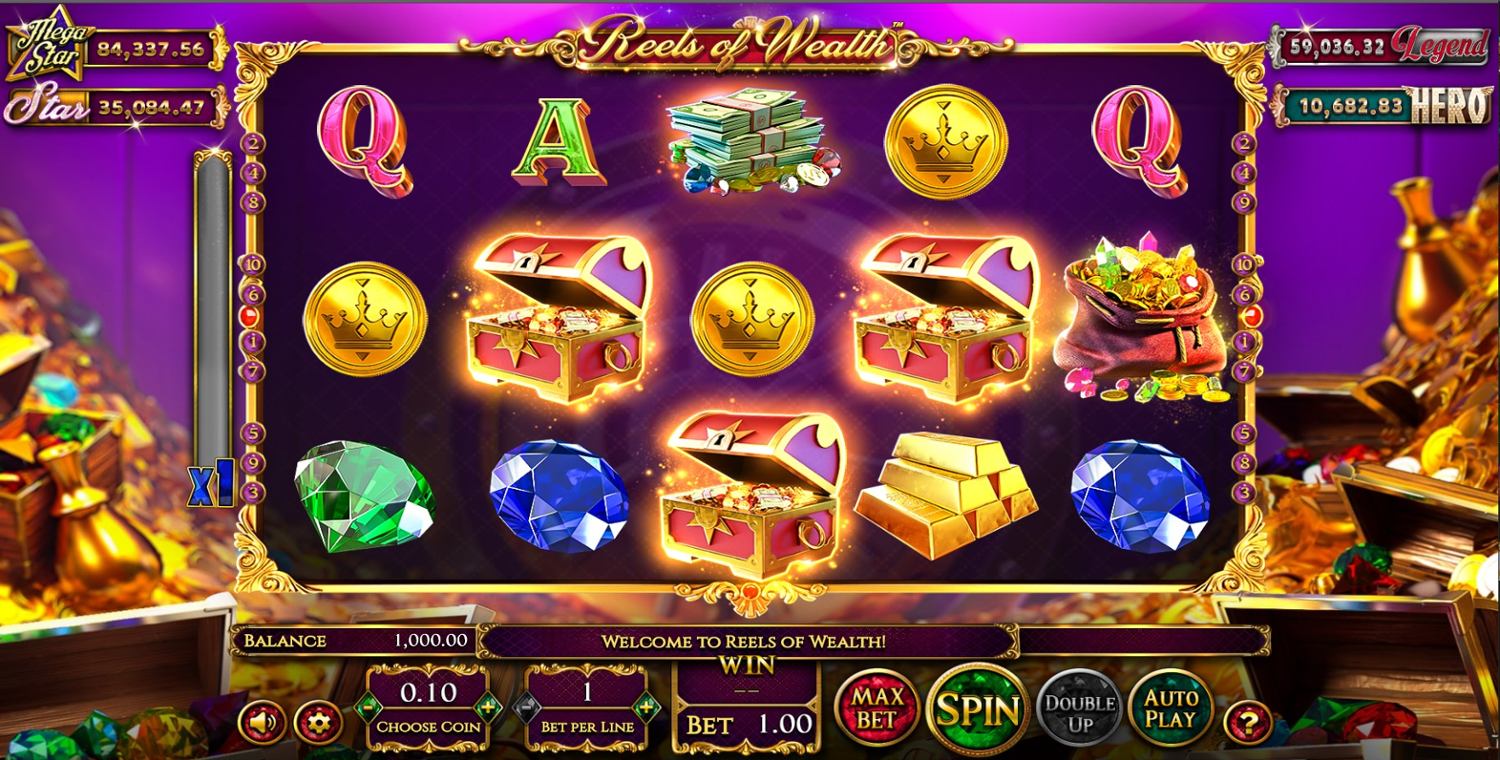Image resolution: width=1500 pixels, height=760 pixels.
Task: Open the gear settings menu
Action: click(x=317, y=723)
